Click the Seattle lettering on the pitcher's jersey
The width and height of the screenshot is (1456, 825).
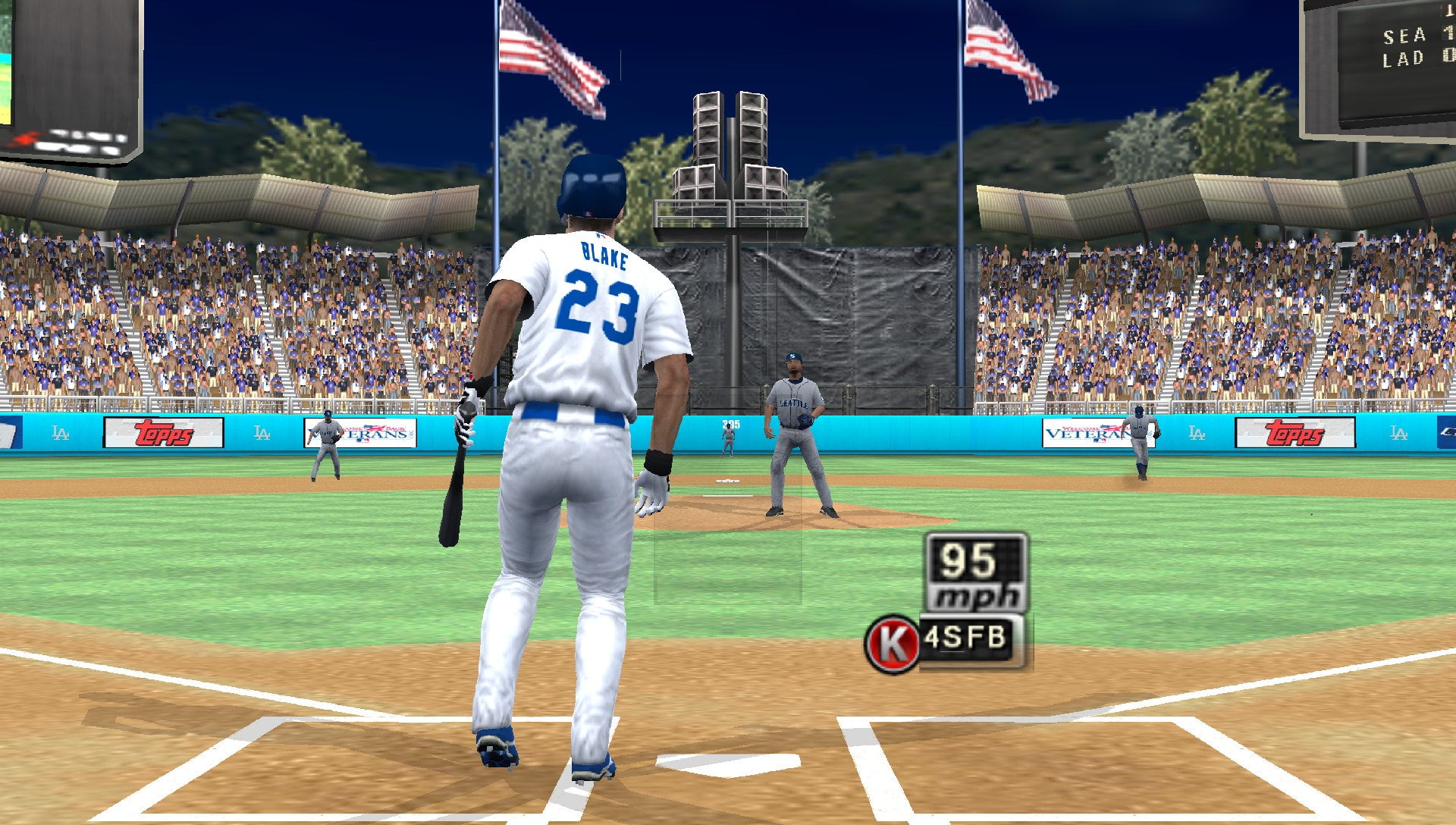click(x=792, y=404)
